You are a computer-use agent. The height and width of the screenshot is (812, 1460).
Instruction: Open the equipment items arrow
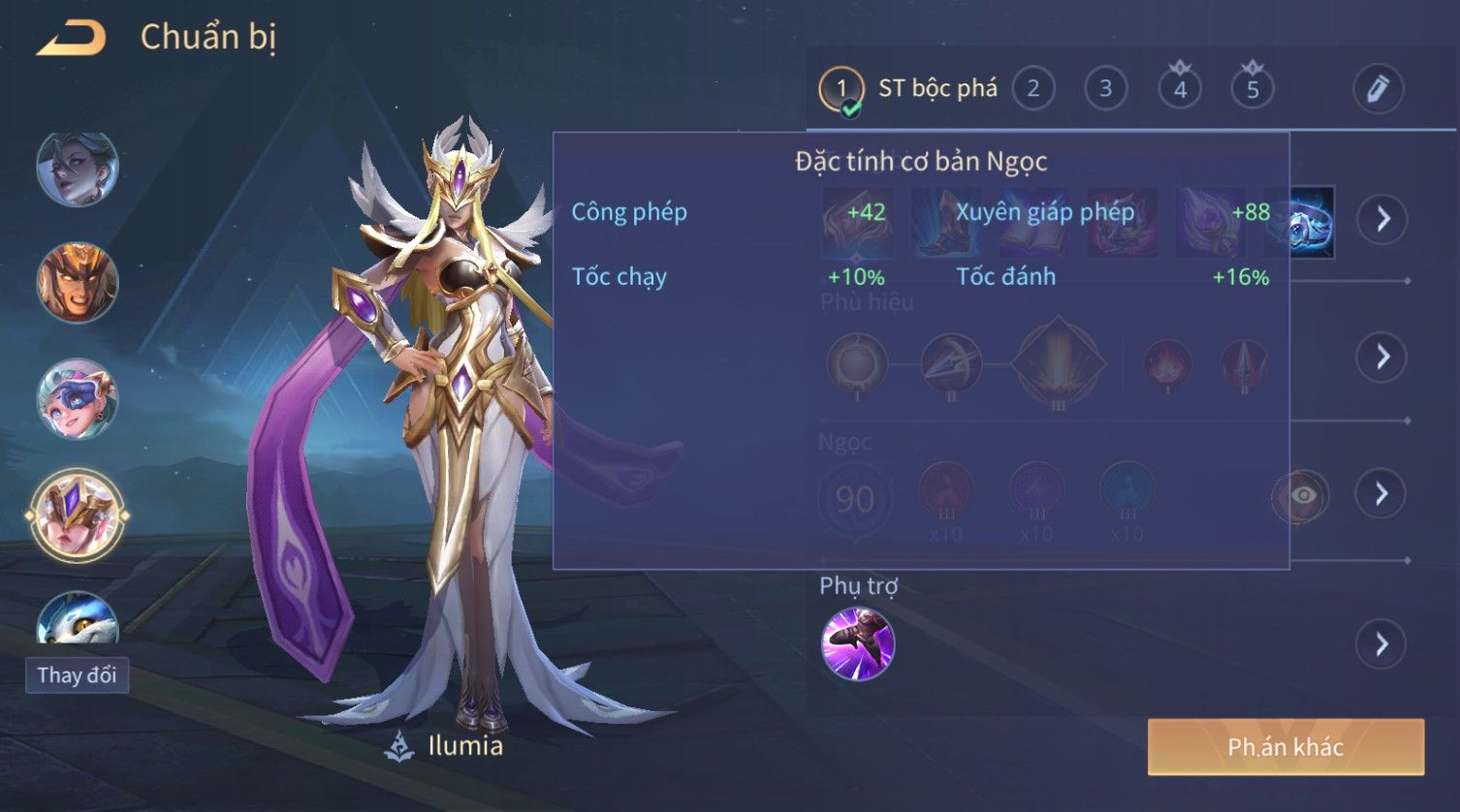click(x=1381, y=219)
